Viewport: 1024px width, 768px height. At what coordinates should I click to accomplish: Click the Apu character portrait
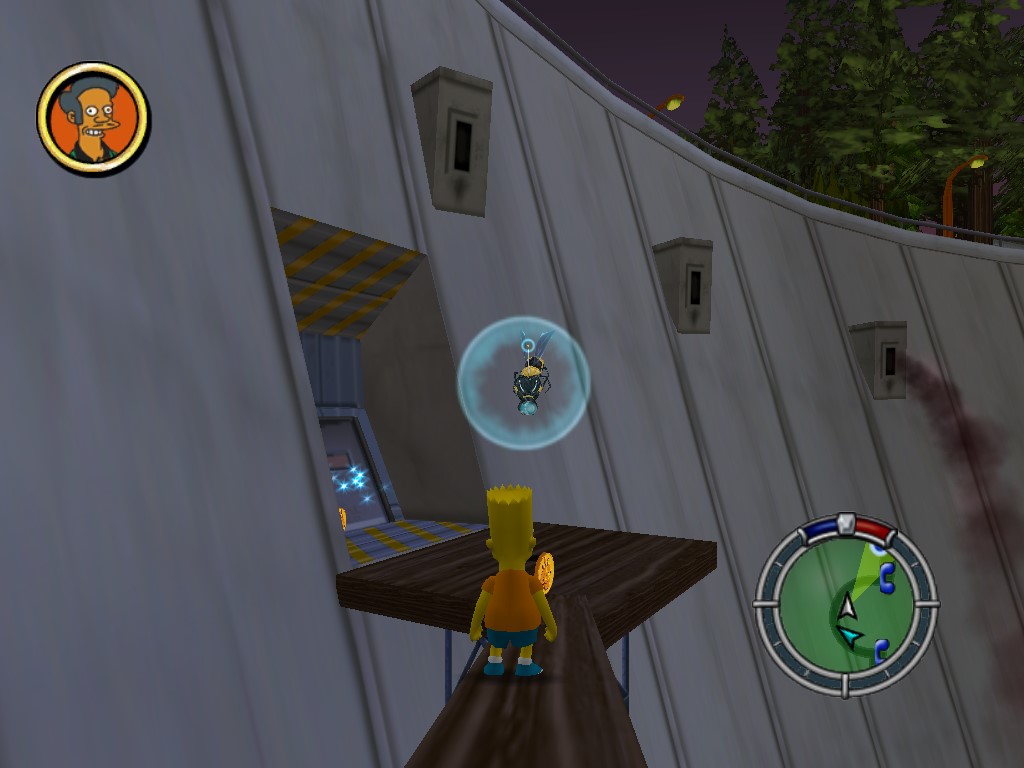click(93, 118)
